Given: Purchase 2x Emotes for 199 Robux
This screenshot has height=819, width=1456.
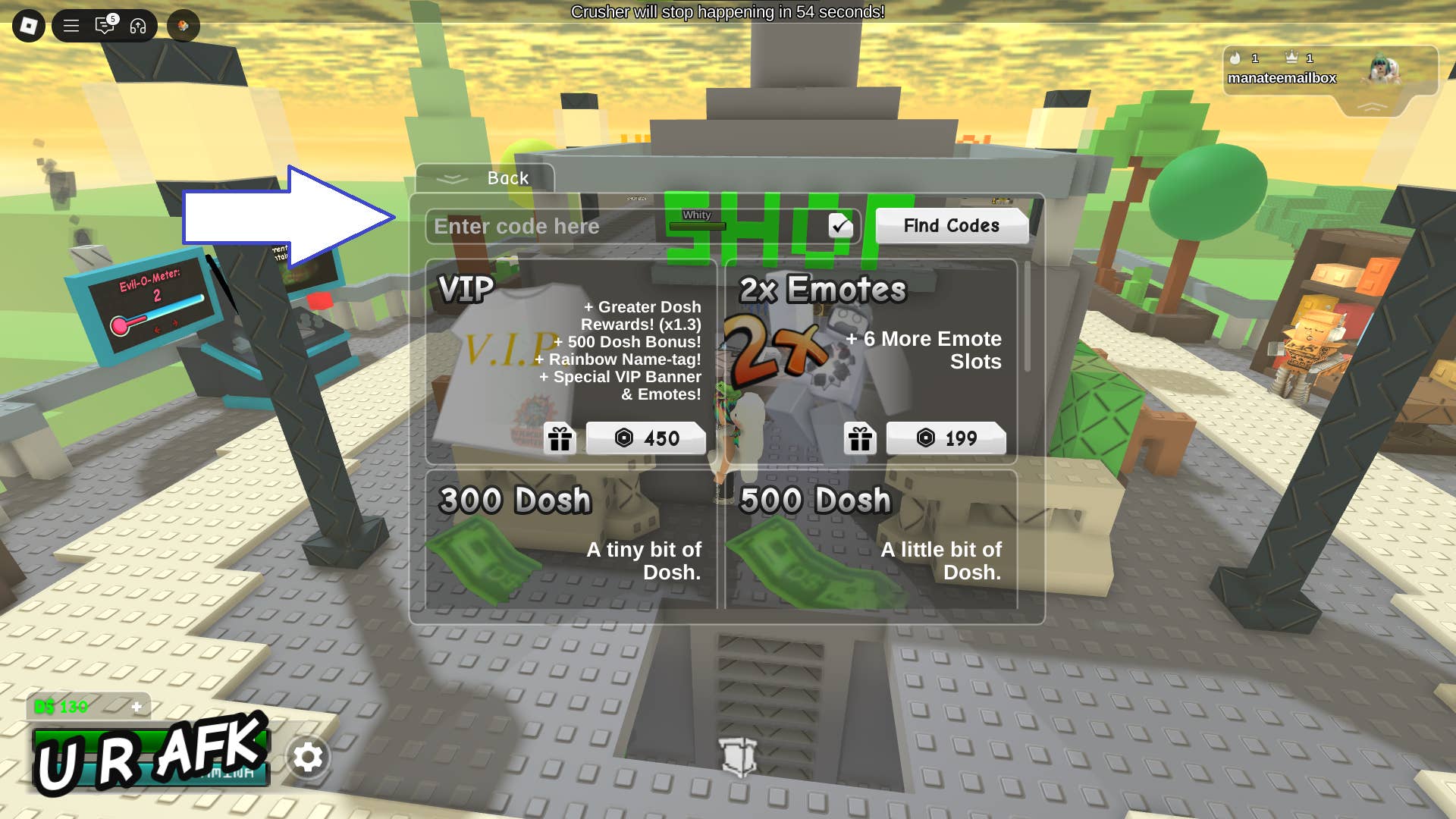Looking at the screenshot, I should 946,438.
